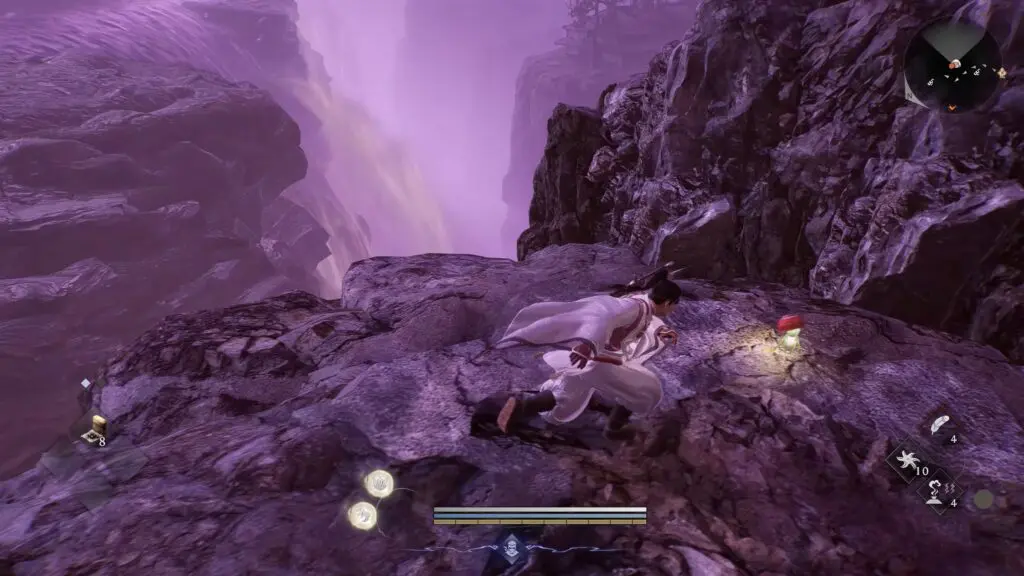Click the diamond skull emblem below the bars
This screenshot has height=576, width=1024.
pyautogui.click(x=512, y=546)
